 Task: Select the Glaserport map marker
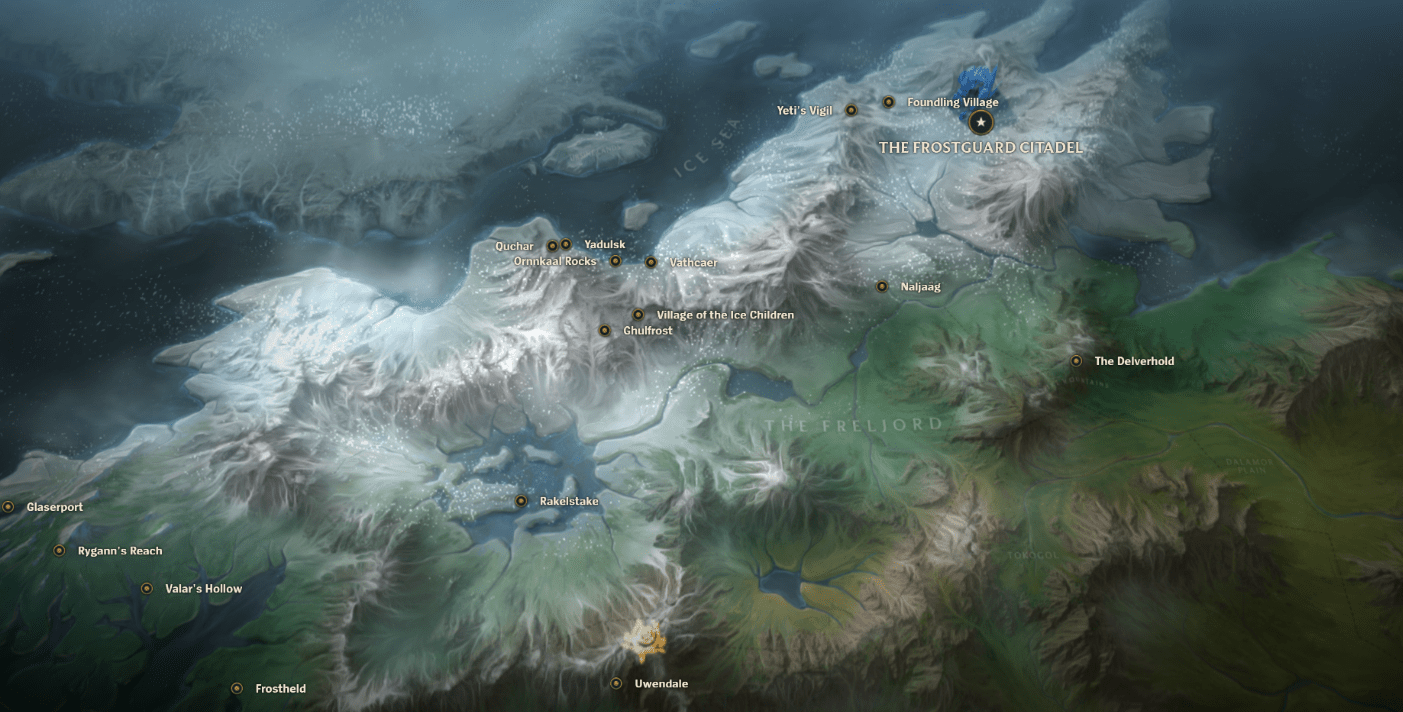(8, 507)
